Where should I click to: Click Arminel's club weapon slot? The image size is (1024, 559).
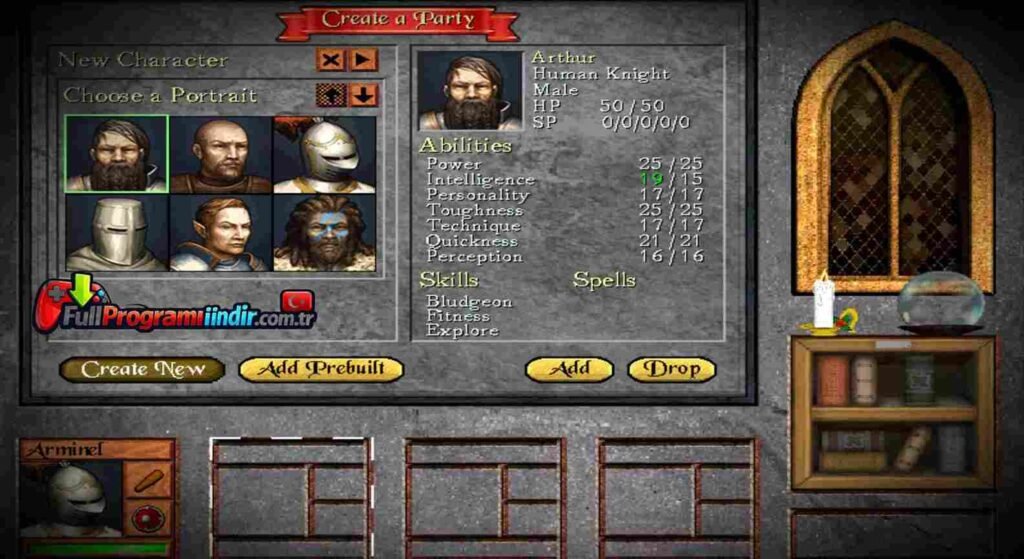coord(150,479)
